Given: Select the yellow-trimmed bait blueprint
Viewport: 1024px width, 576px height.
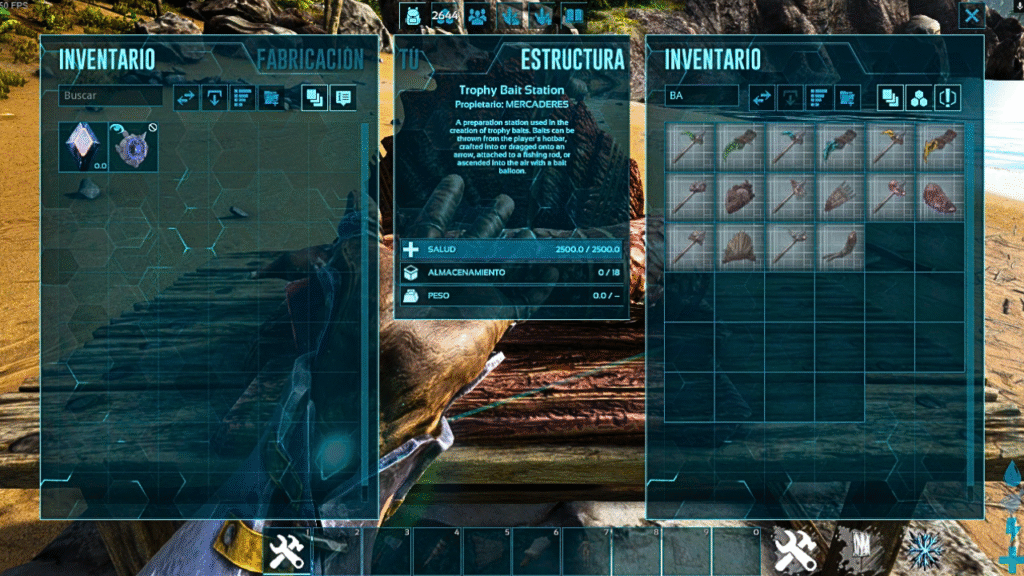Looking at the screenshot, I should point(940,147).
